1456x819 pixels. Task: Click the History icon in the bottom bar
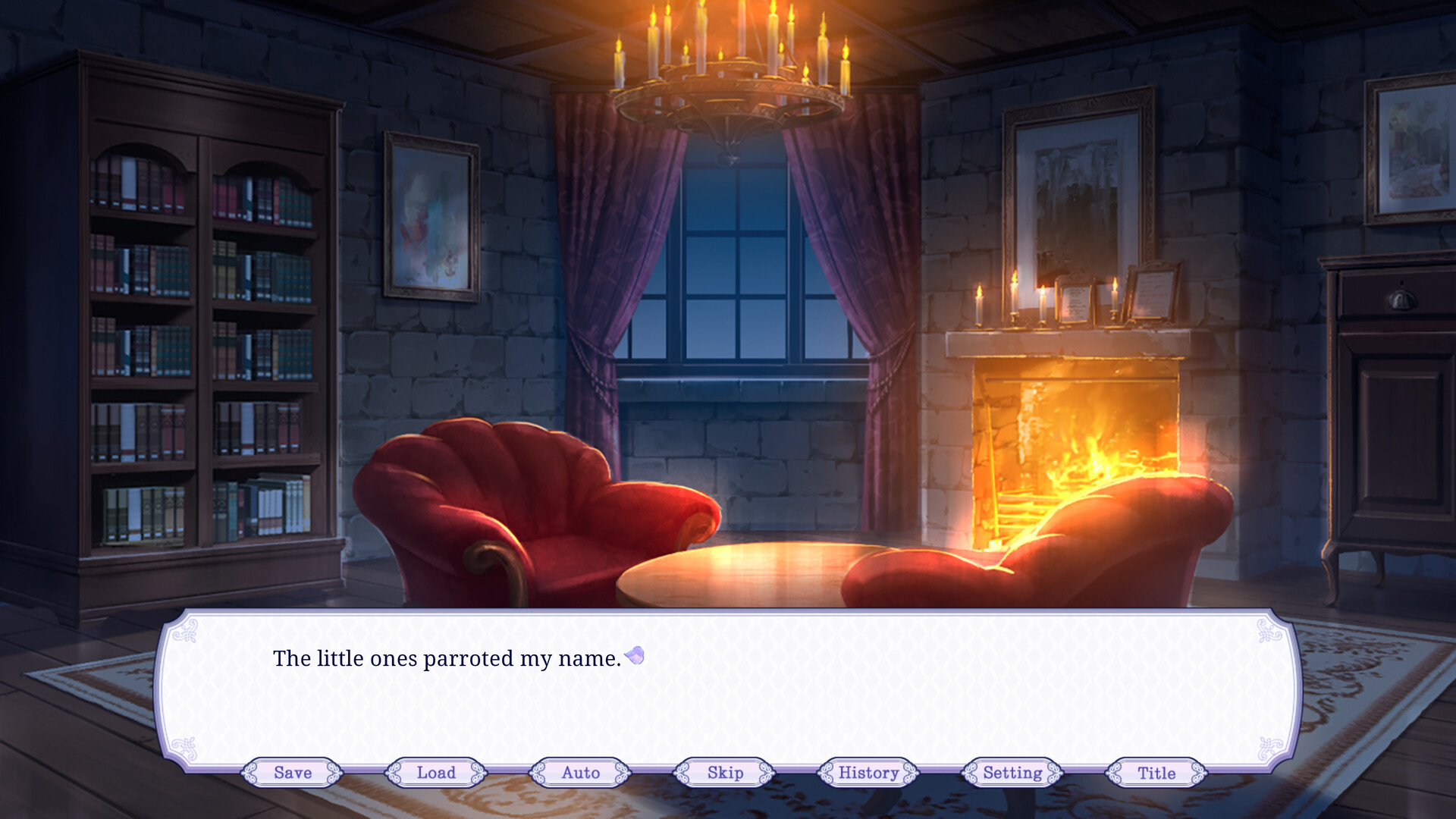coord(867,773)
